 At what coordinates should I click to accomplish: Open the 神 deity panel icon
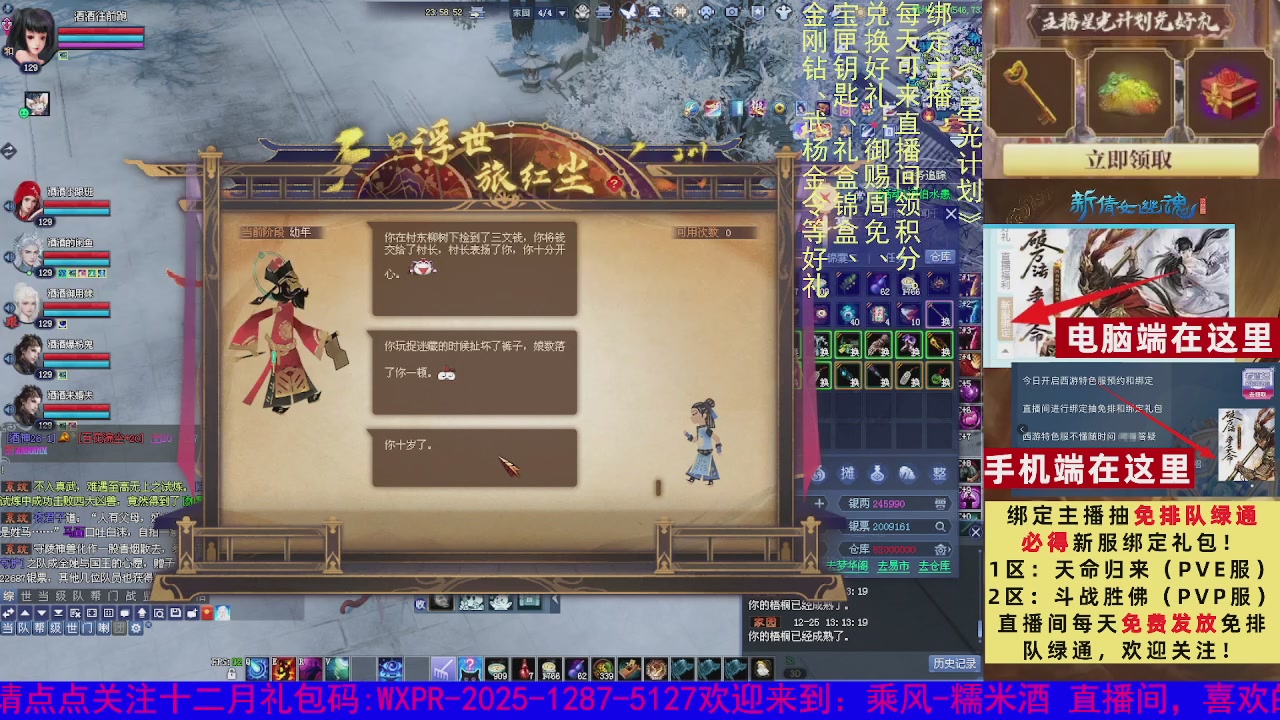pyautogui.click(x=681, y=12)
